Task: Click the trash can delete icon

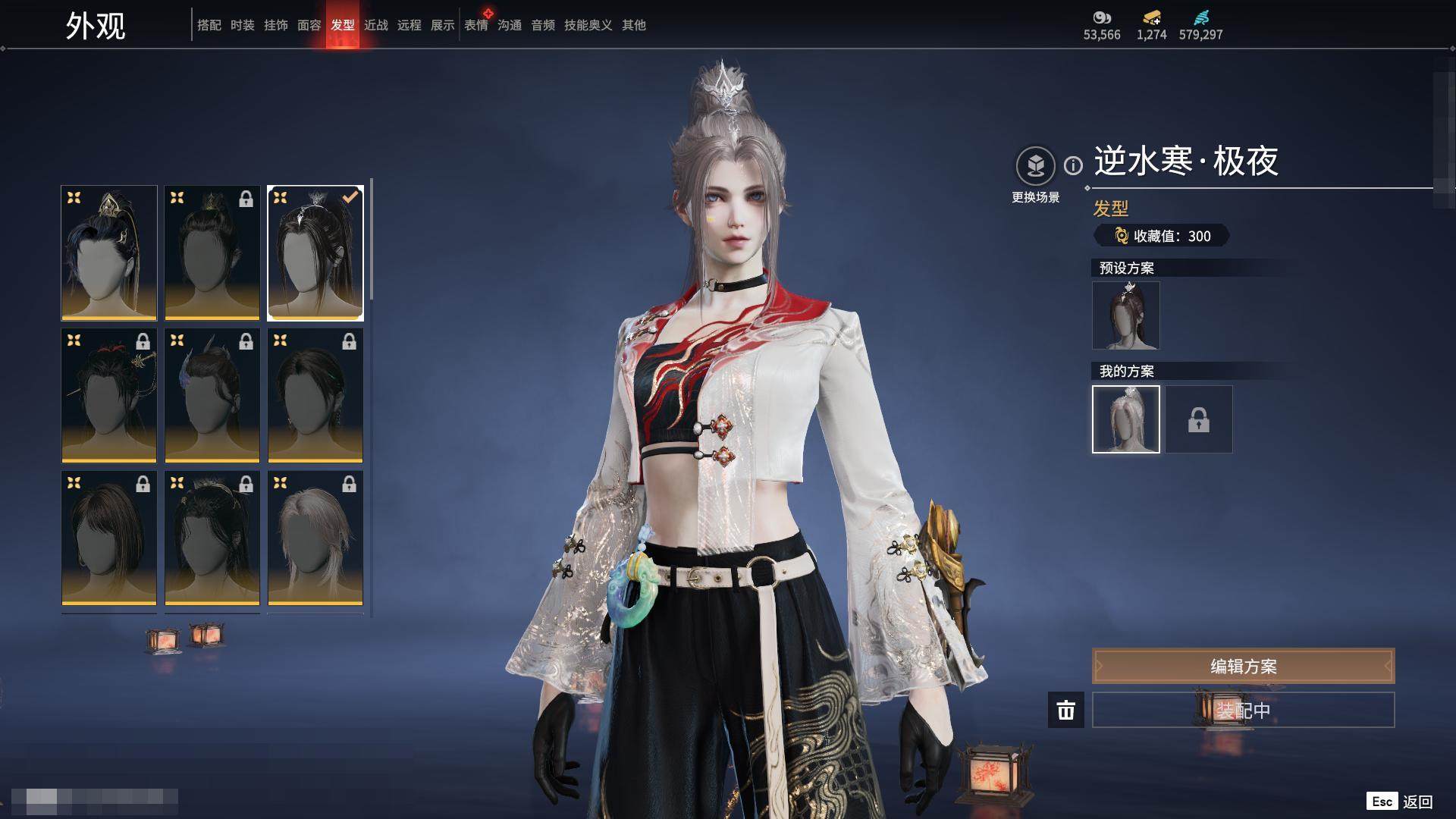Action: pyautogui.click(x=1065, y=710)
